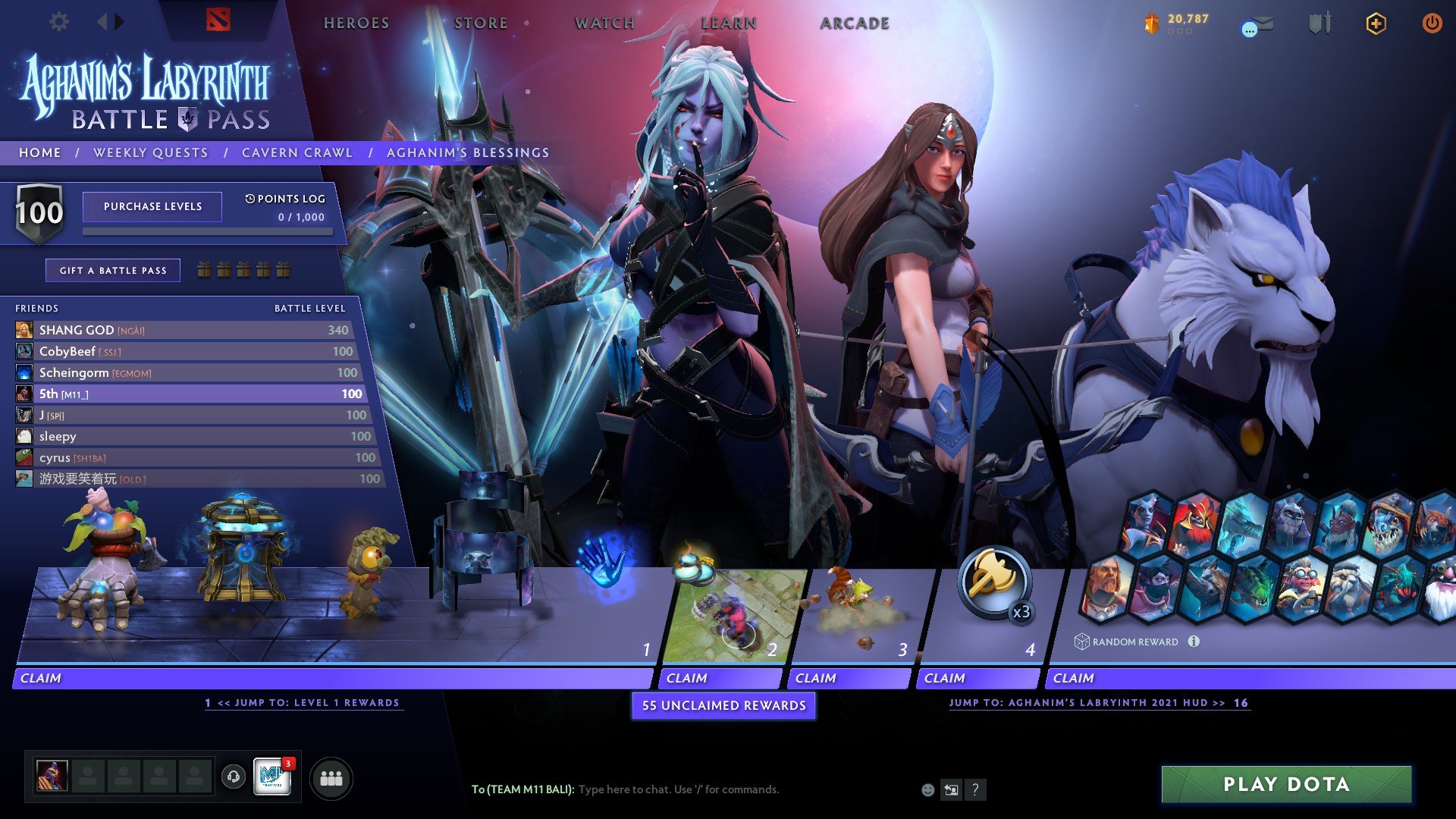Click the Dota 2 logo home button
This screenshot has height=819, width=1456.
(218, 20)
